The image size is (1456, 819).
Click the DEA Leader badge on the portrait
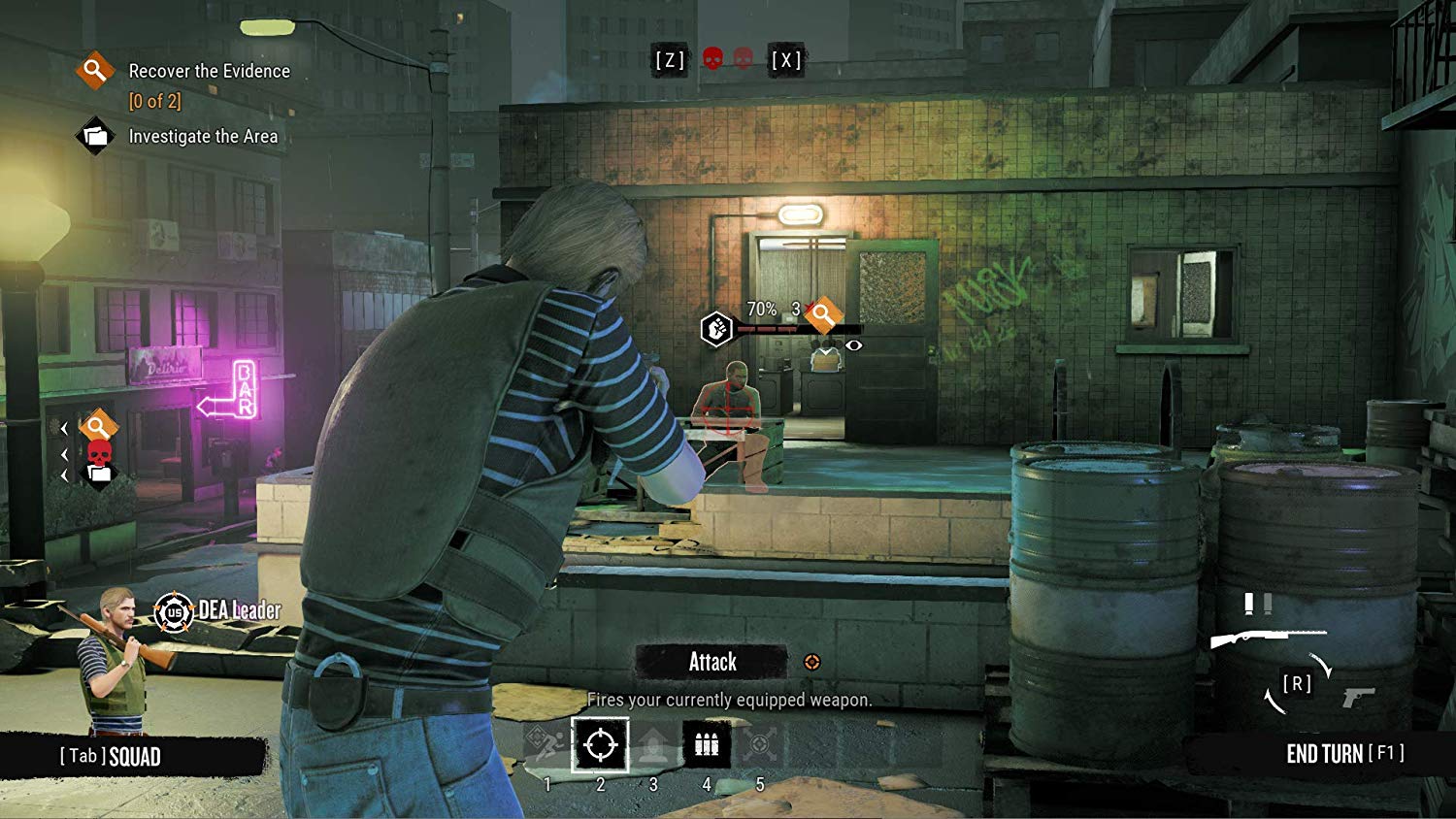(x=173, y=611)
